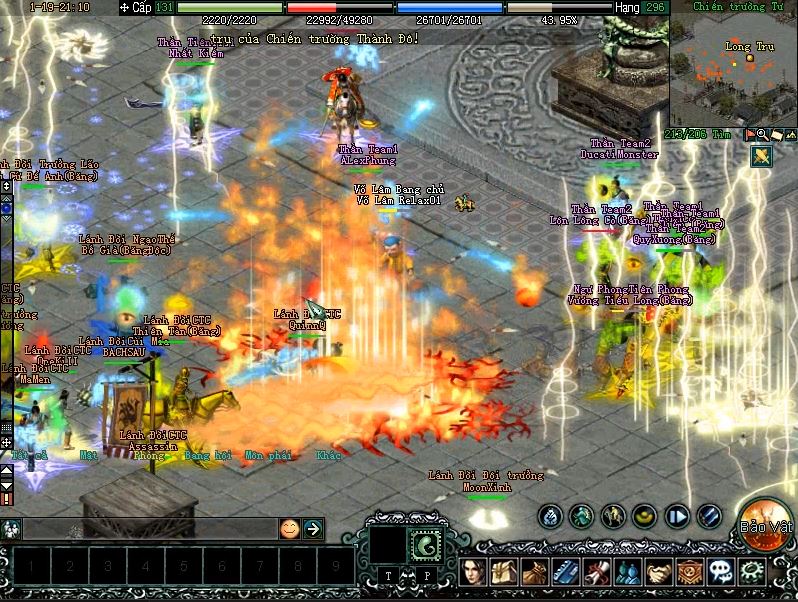The height and width of the screenshot is (602, 798).
Task: Open the gear system settings icon
Action: pyautogui.click(x=751, y=572)
